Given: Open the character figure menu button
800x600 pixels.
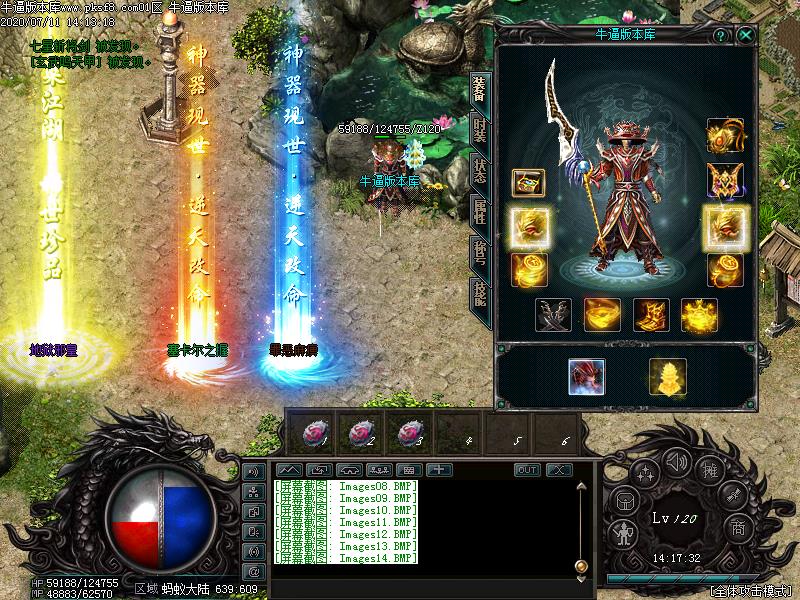Looking at the screenshot, I should pyautogui.click(x=624, y=531).
